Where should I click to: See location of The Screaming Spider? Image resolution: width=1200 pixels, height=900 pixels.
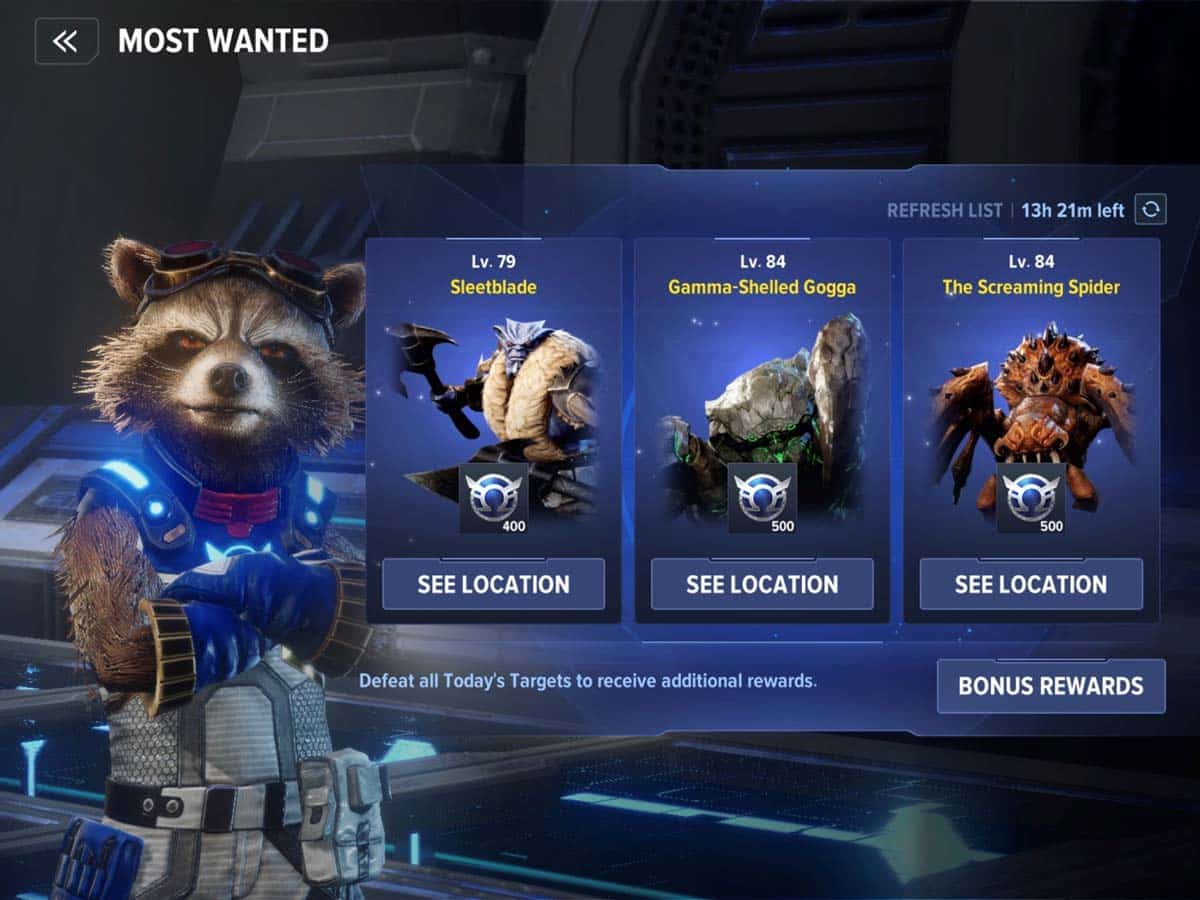[1031, 584]
